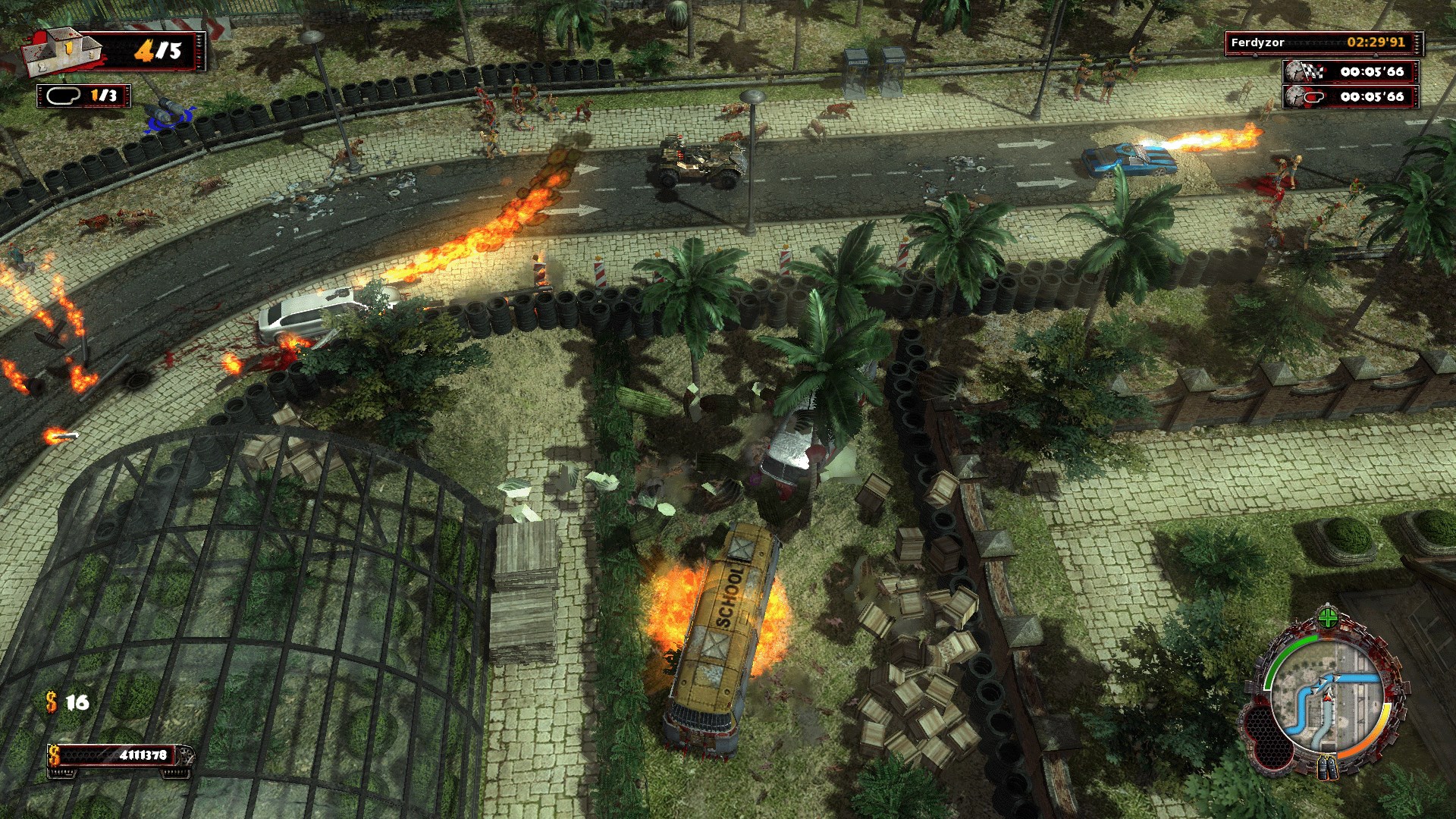1456x819 pixels.
Task: Click the checkered flag stopwatch icon
Action: click(x=1304, y=72)
